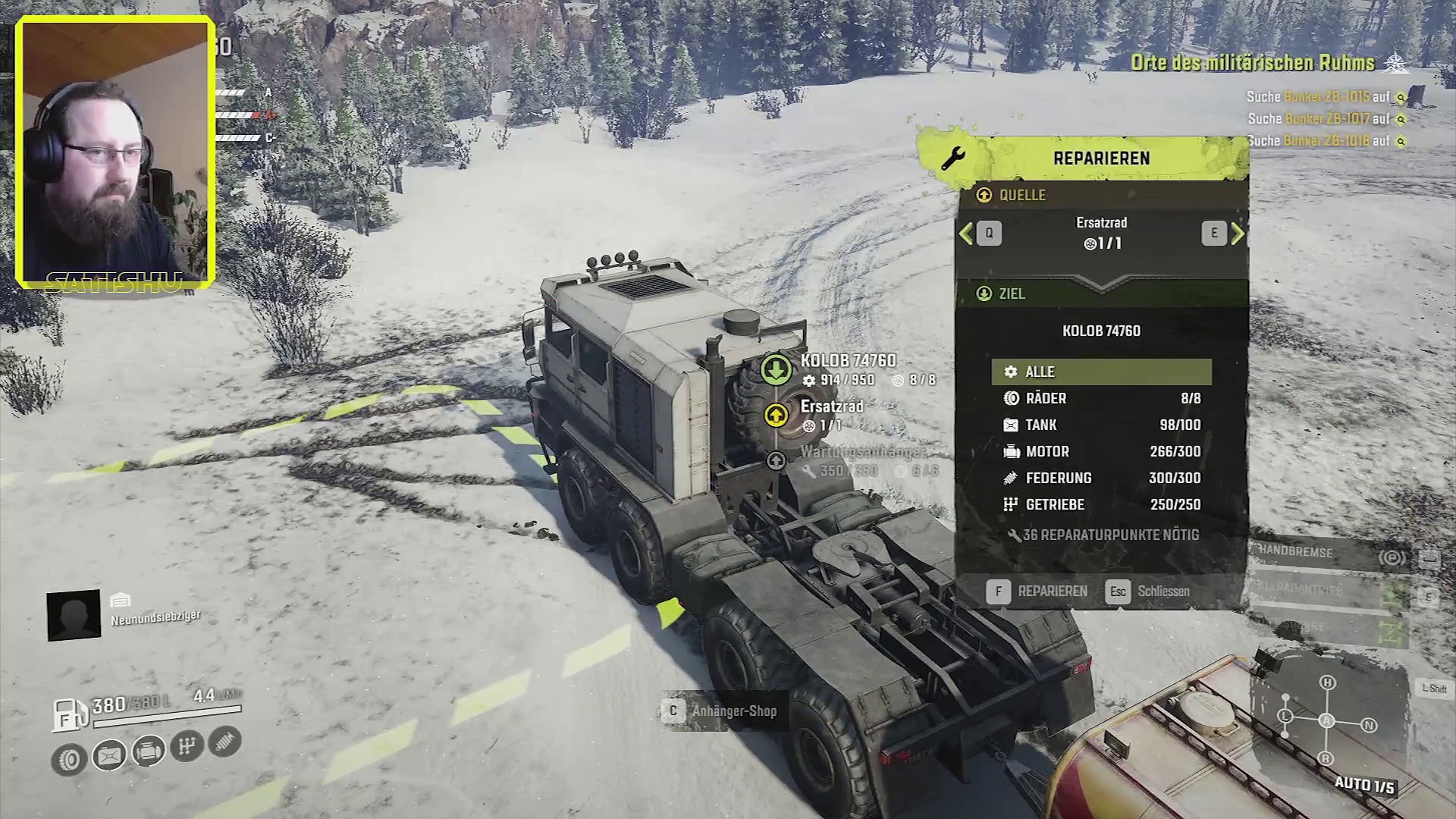The width and height of the screenshot is (1456, 819).
Task: Click the gearbox shifter diagram
Action: pyautogui.click(x=1326, y=720)
